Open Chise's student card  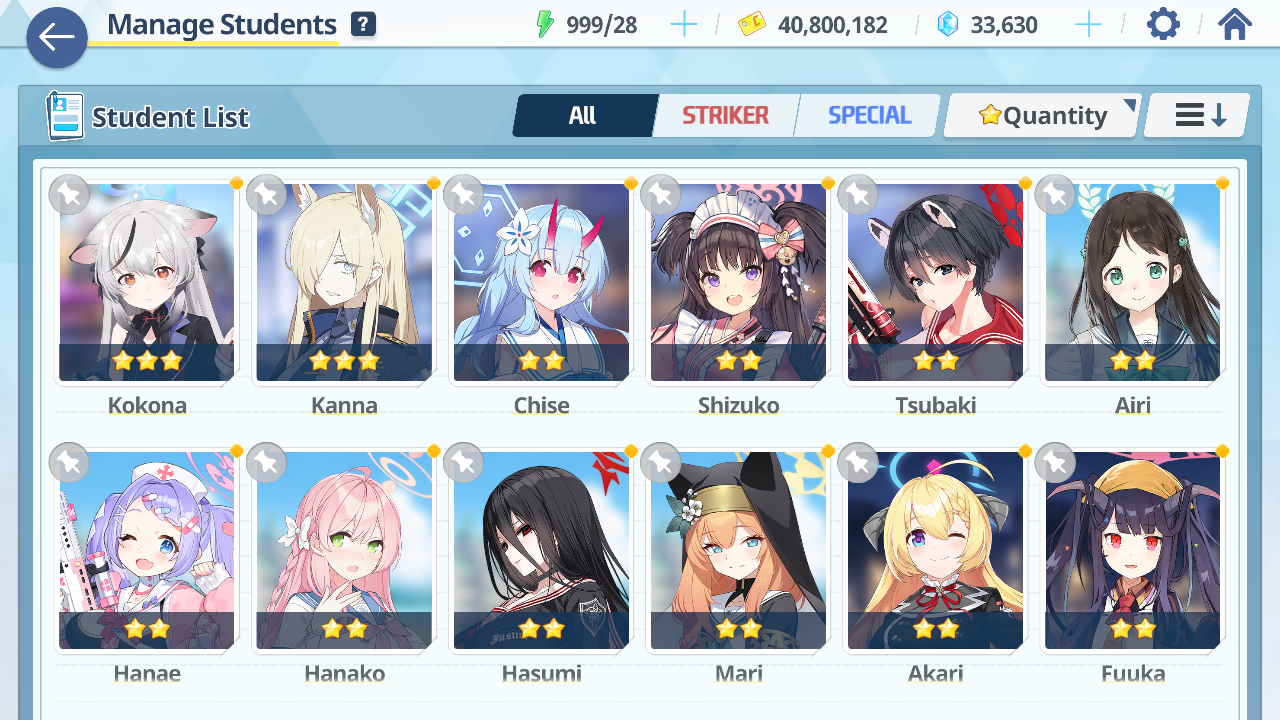(x=541, y=282)
